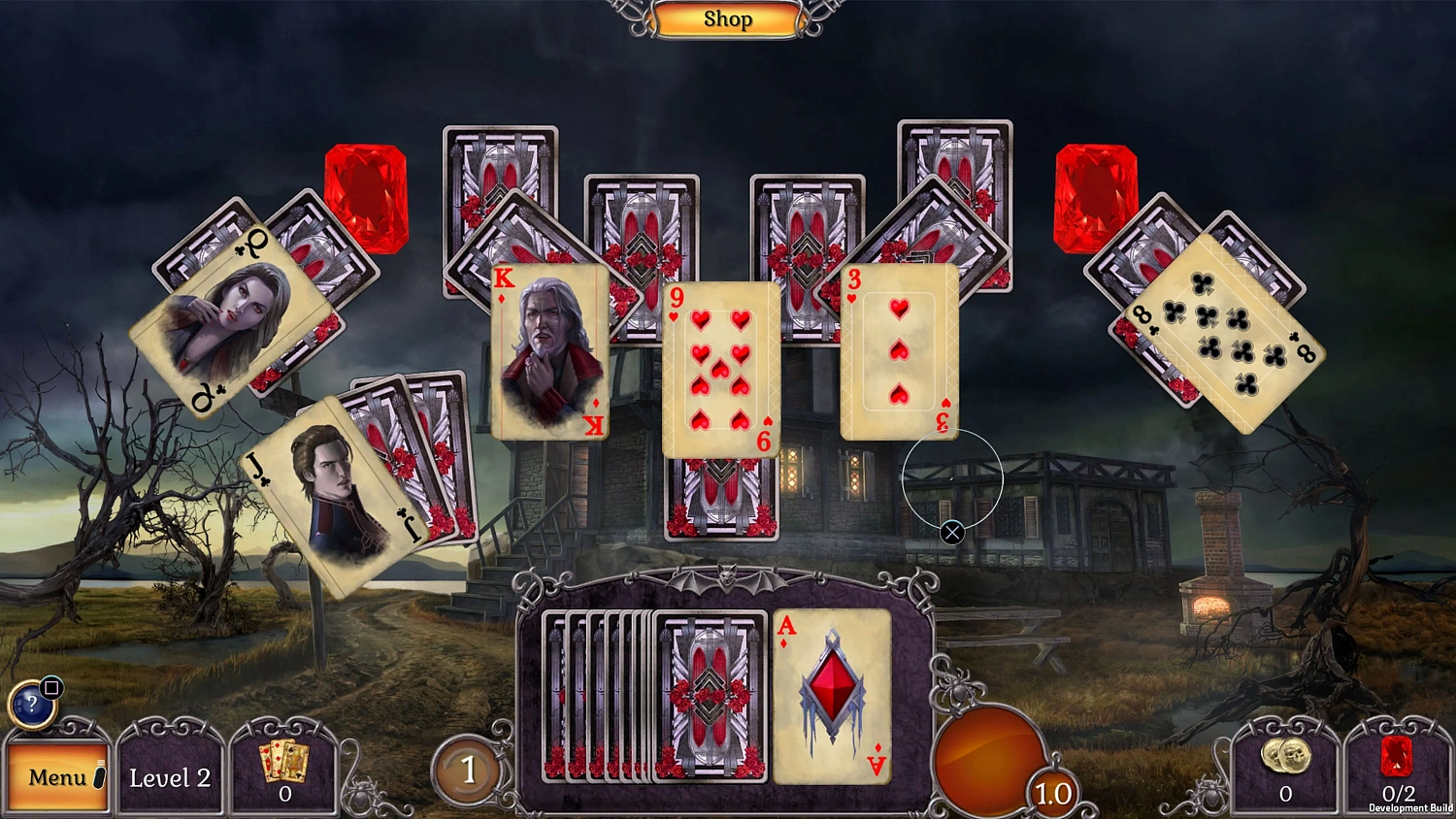Click the small square icon beside the hint orb
The image size is (1456, 819).
coord(50,686)
